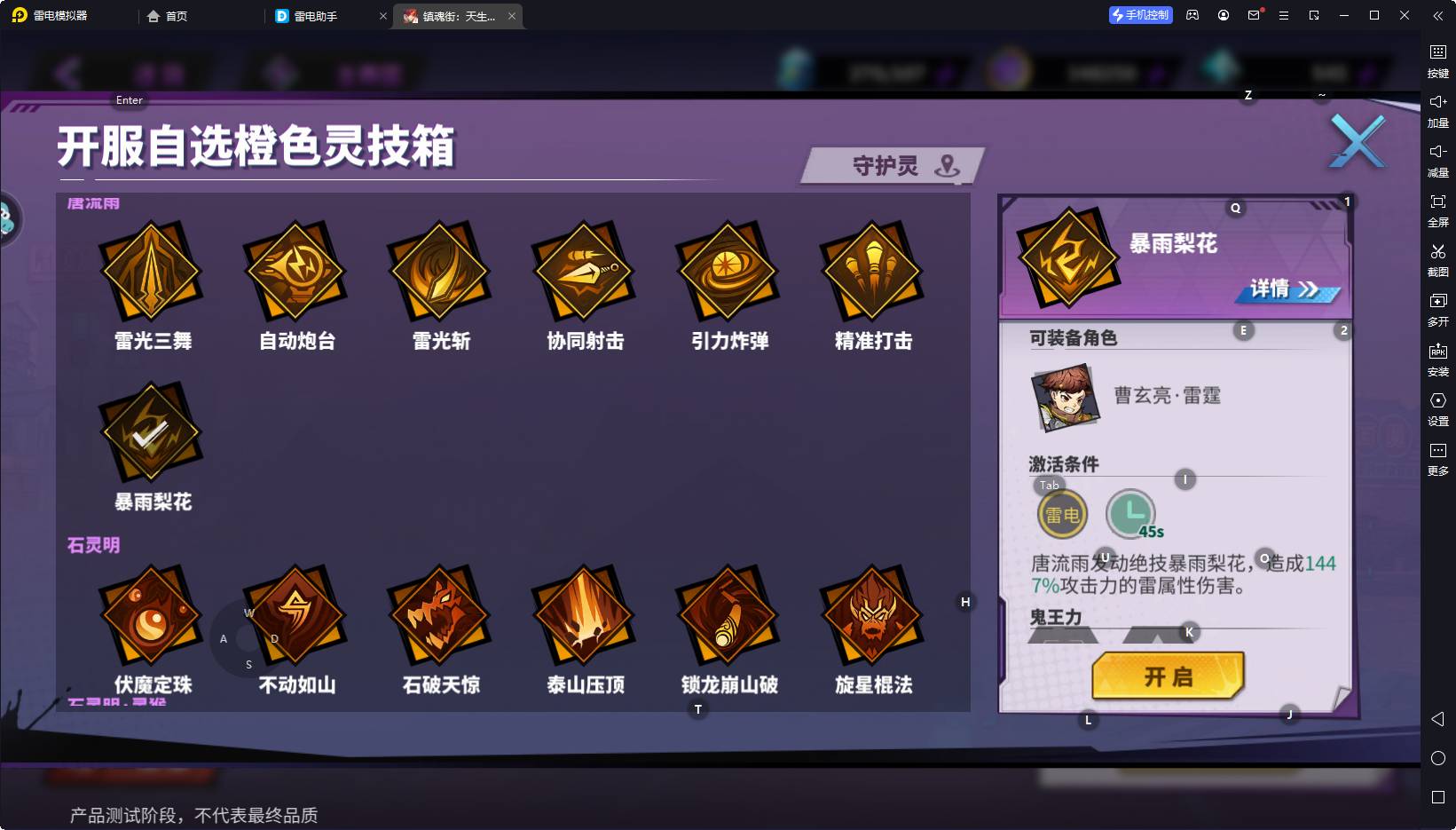Viewport: 1456px width, 830px height.
Task: Choose the 锁龙崩山破 skill
Action: (728, 615)
